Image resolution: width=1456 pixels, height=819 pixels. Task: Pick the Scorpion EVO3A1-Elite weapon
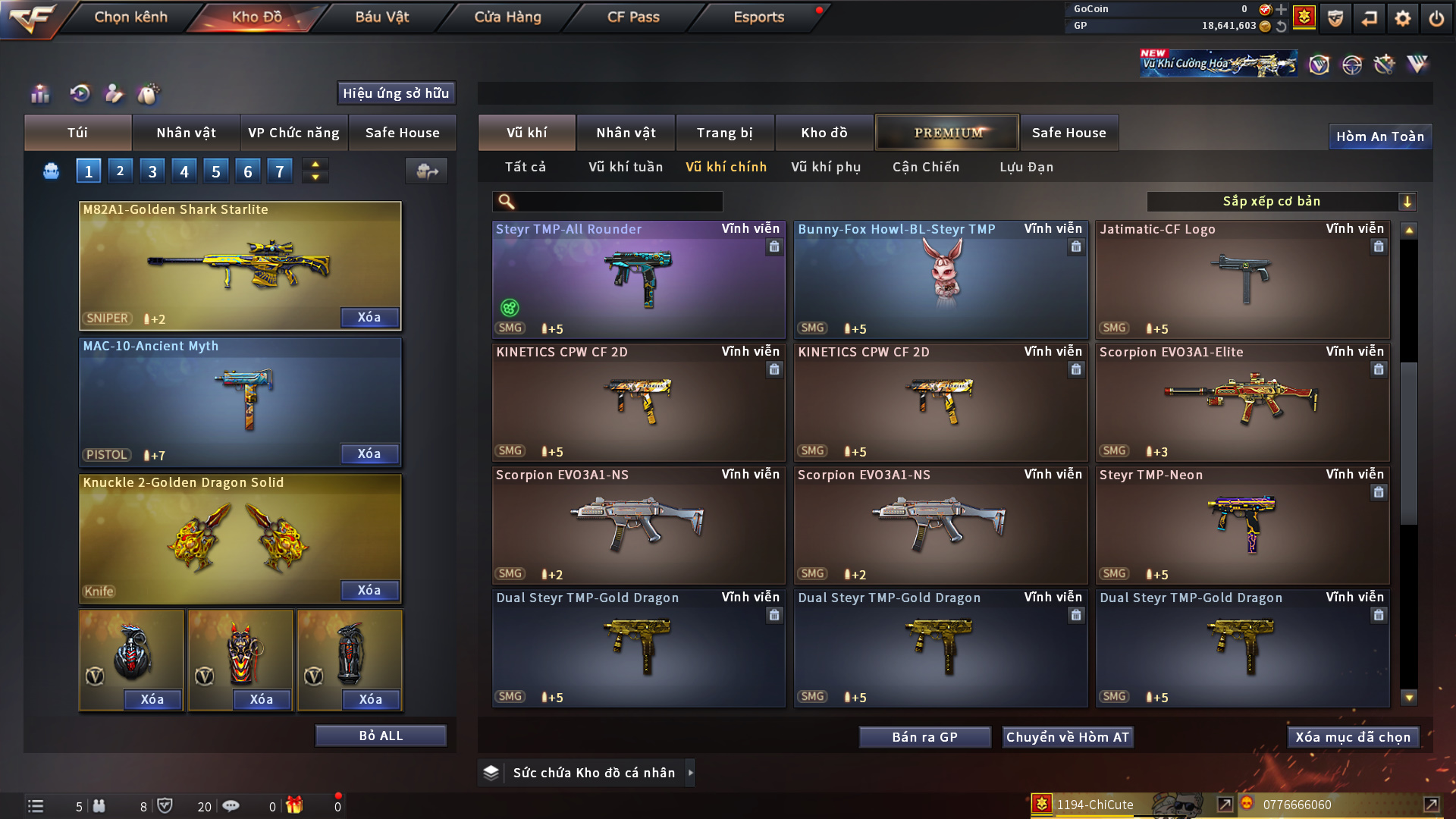point(1242,402)
